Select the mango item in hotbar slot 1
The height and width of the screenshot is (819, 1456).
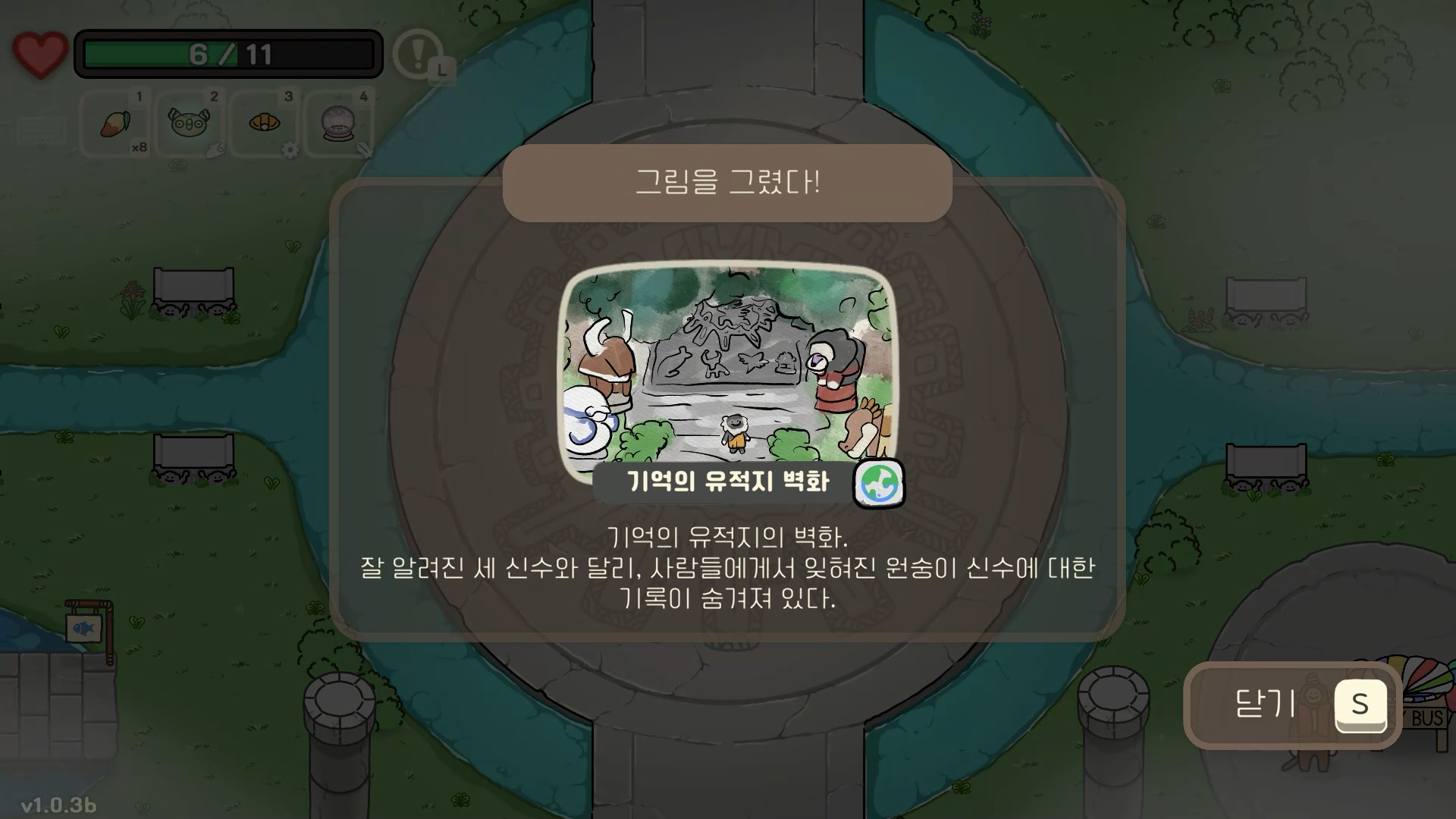pyautogui.click(x=114, y=124)
